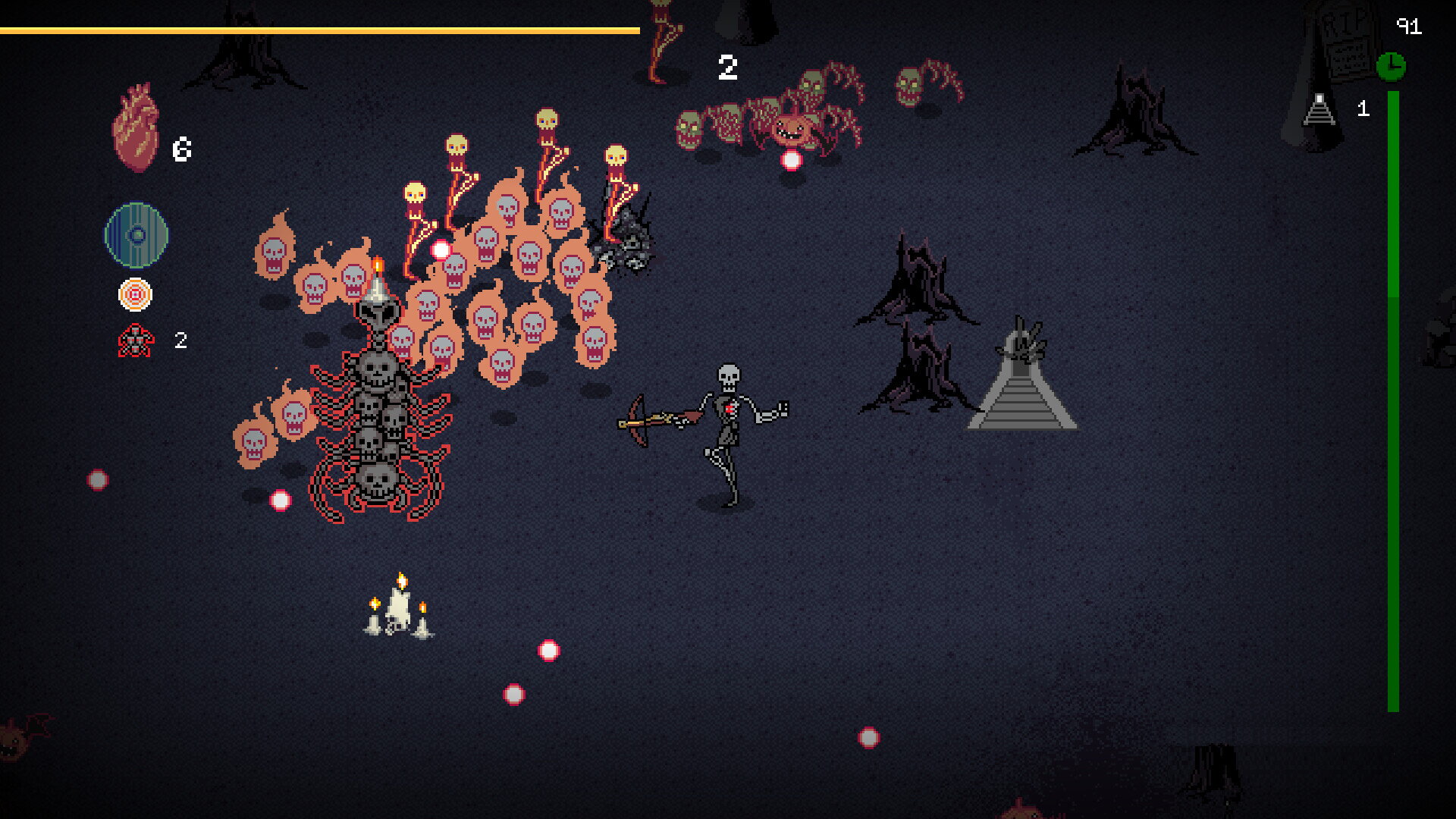Click the green clock icon

coord(1391,67)
